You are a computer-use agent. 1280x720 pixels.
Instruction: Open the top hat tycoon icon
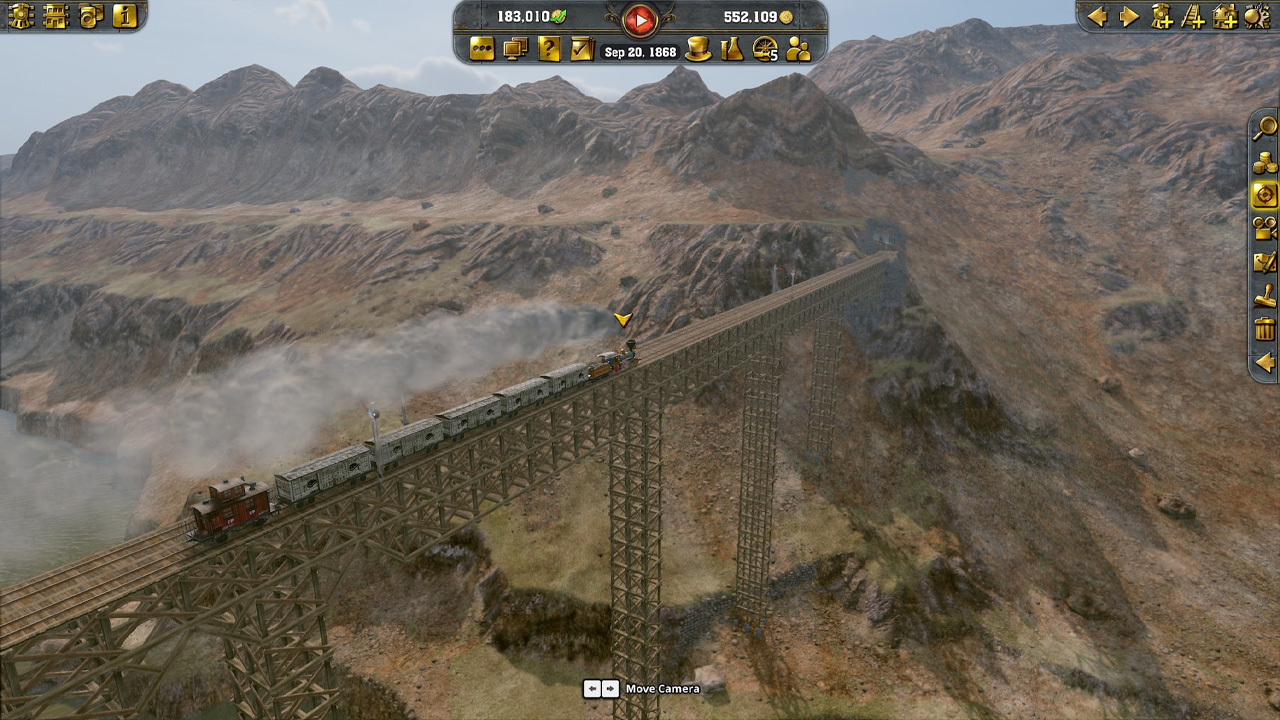[x=698, y=49]
